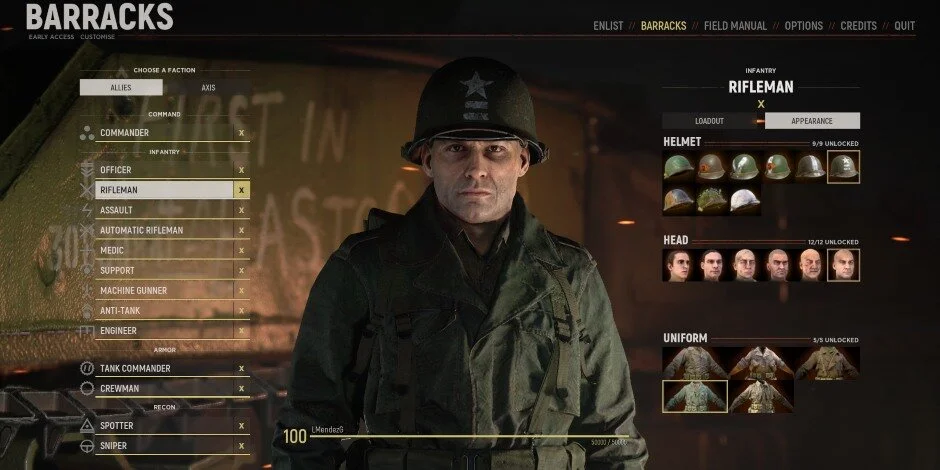Switch to the Axis faction

point(208,87)
